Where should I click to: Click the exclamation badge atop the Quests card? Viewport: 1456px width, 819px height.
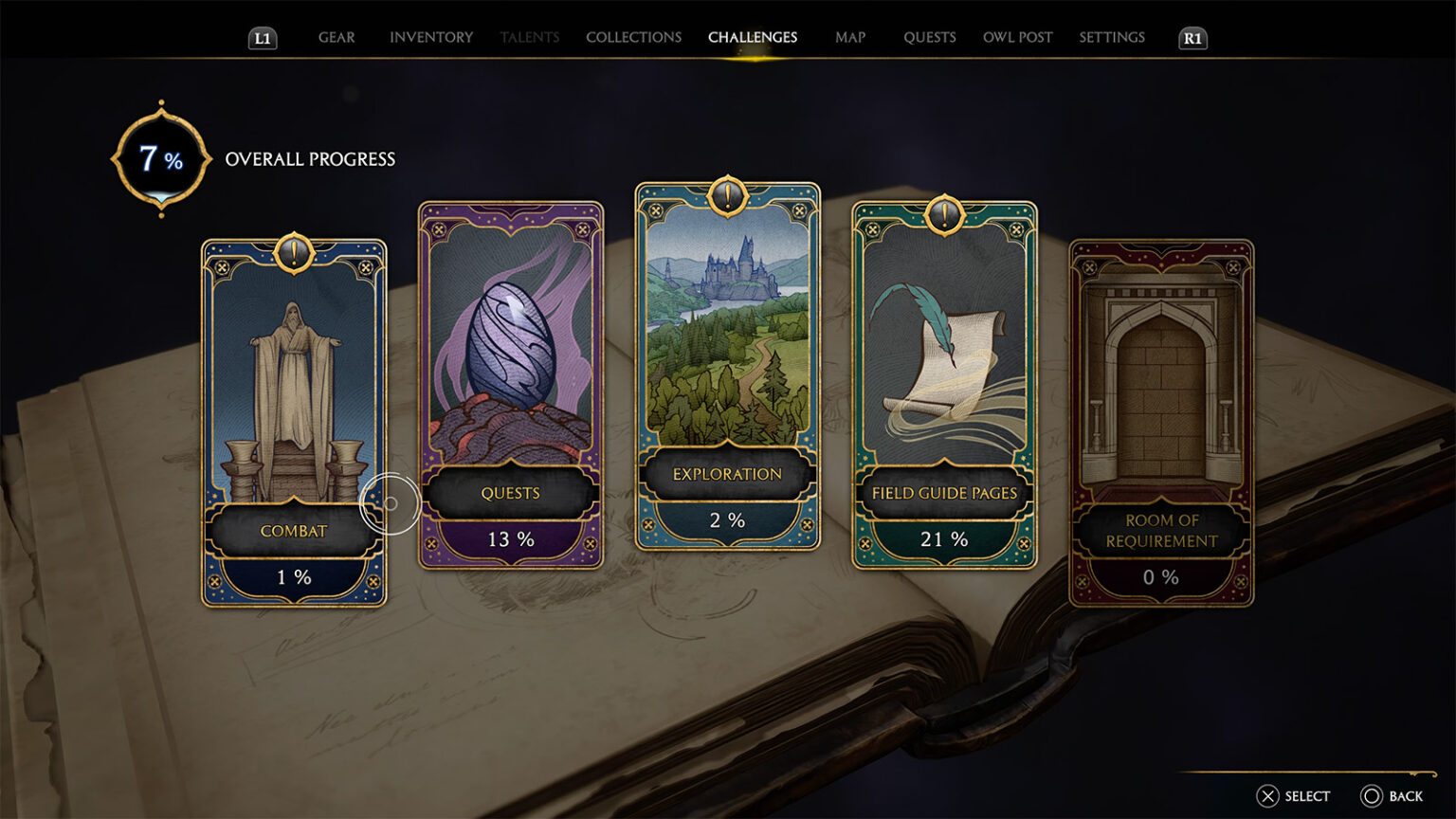(511, 210)
